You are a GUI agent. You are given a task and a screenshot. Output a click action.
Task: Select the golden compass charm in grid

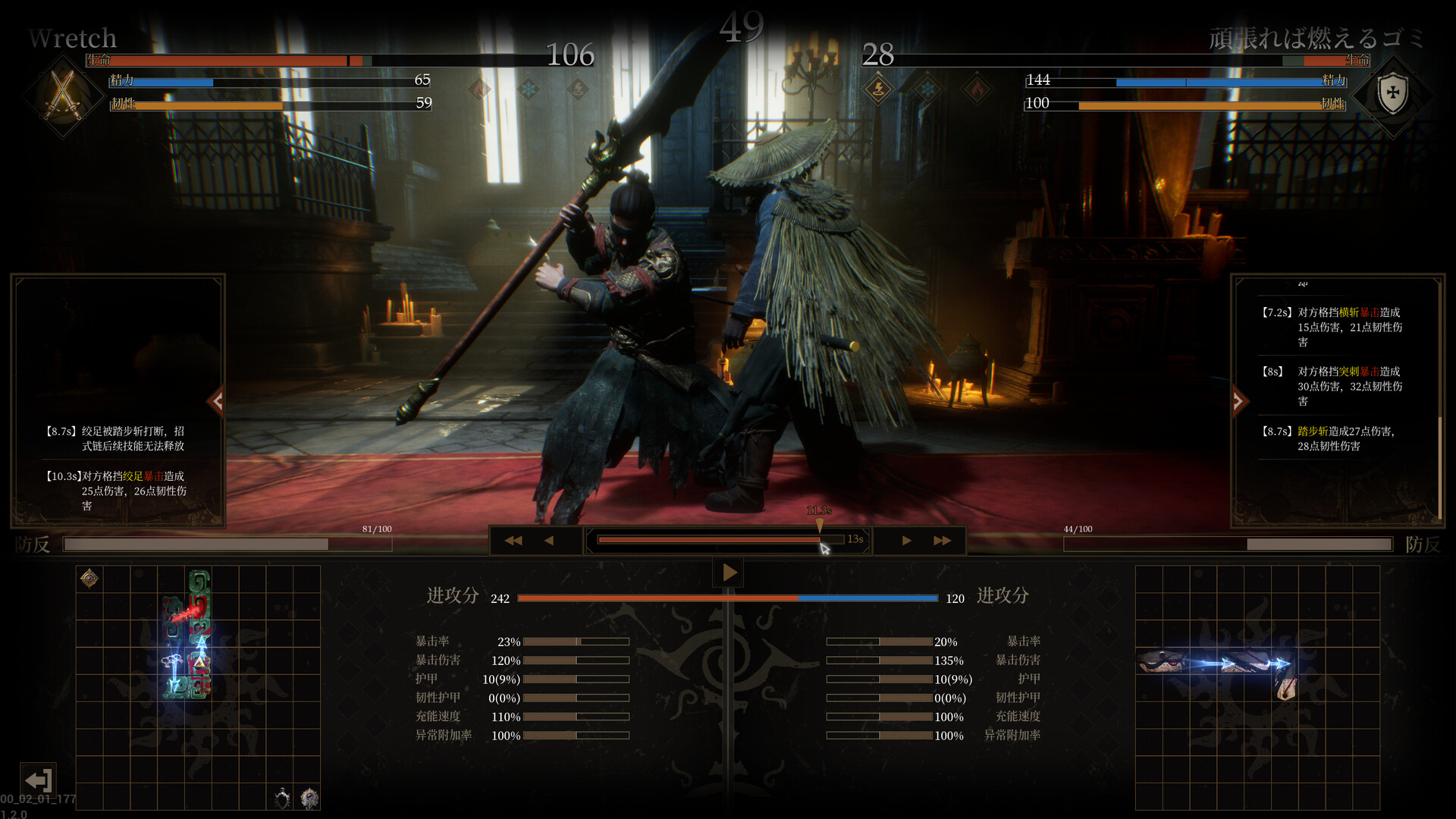click(89, 579)
